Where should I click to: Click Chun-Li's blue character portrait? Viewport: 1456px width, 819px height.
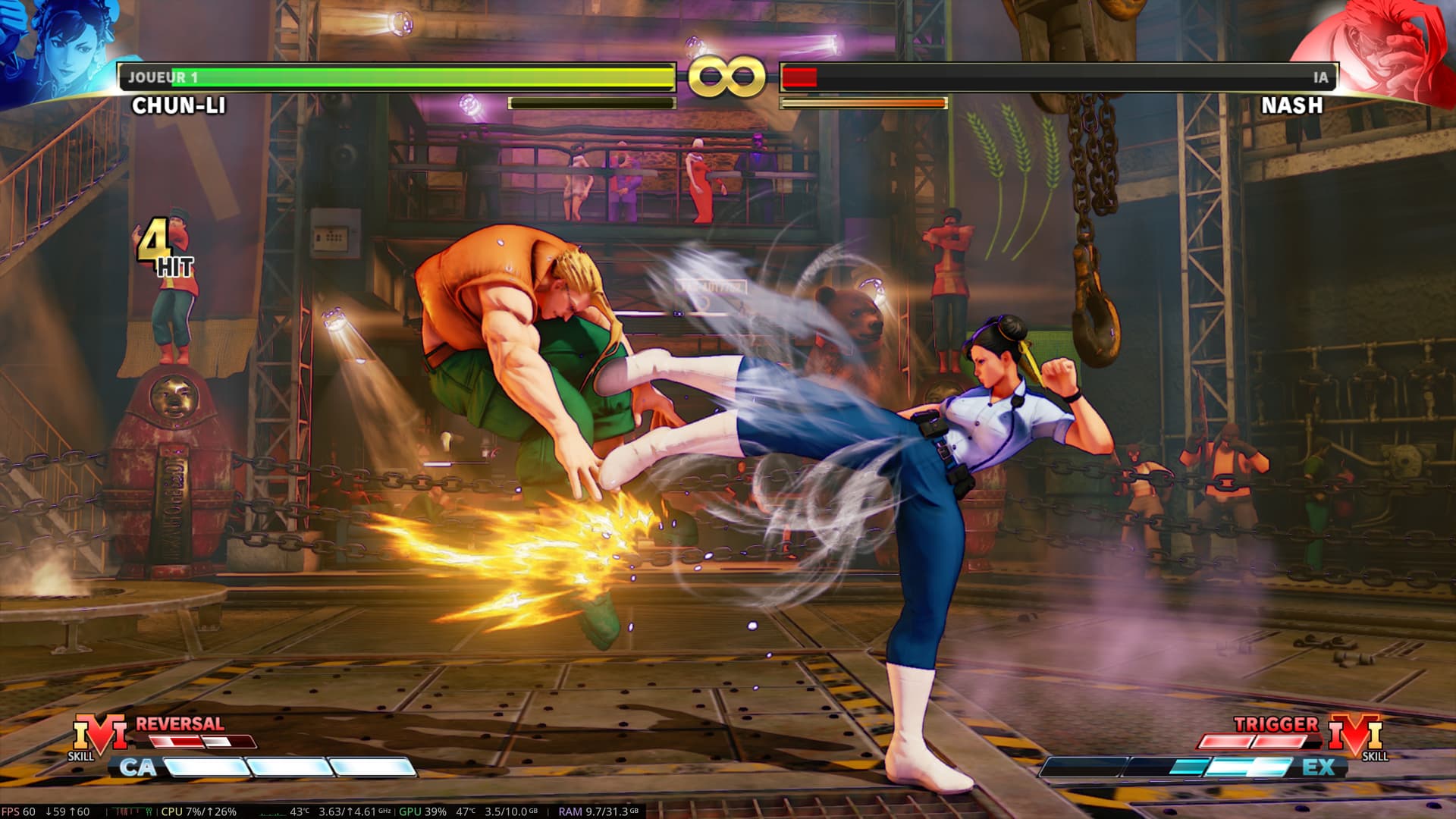(x=64, y=49)
